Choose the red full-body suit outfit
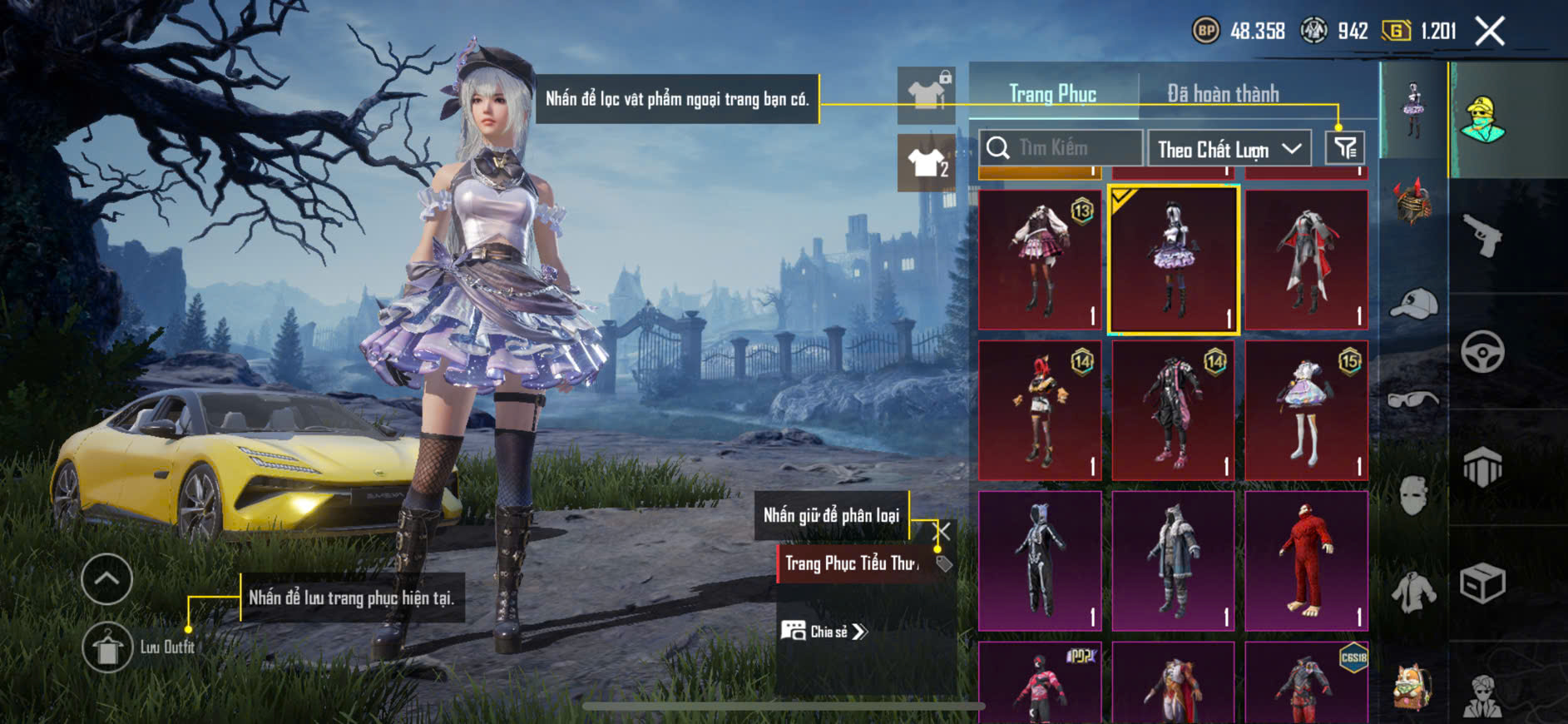 click(1306, 560)
